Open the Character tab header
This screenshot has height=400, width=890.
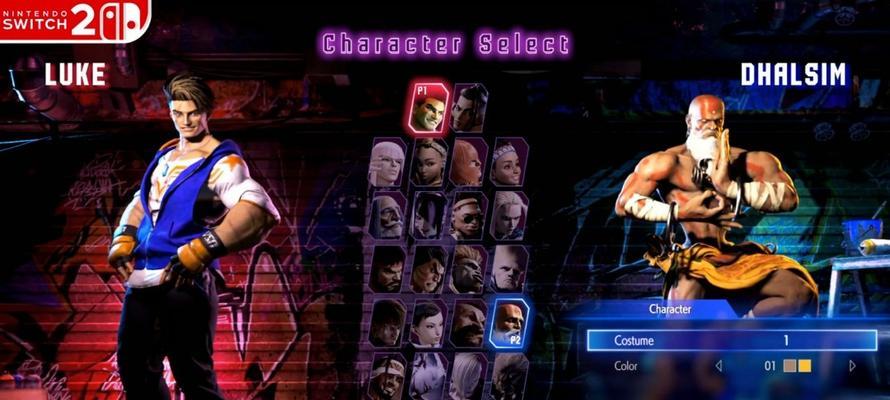pyautogui.click(x=668, y=310)
